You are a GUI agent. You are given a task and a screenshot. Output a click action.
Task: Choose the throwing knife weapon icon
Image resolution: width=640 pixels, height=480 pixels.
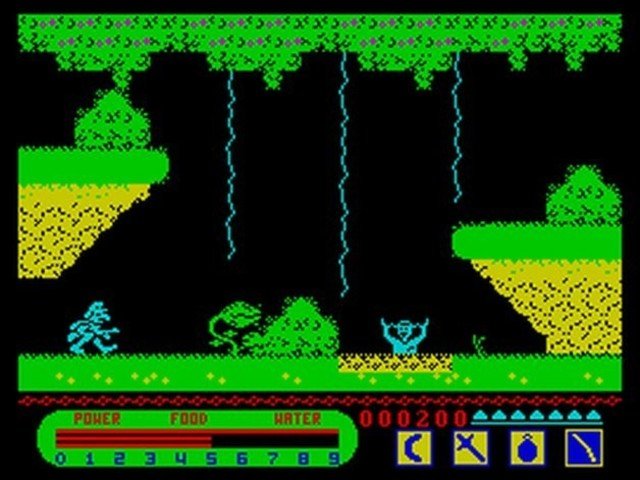[469, 446]
